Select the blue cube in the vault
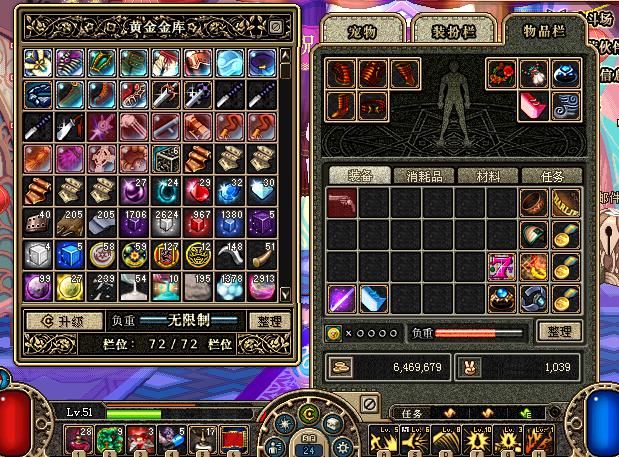Image resolution: width=619 pixels, height=457 pixels. click(x=70, y=253)
